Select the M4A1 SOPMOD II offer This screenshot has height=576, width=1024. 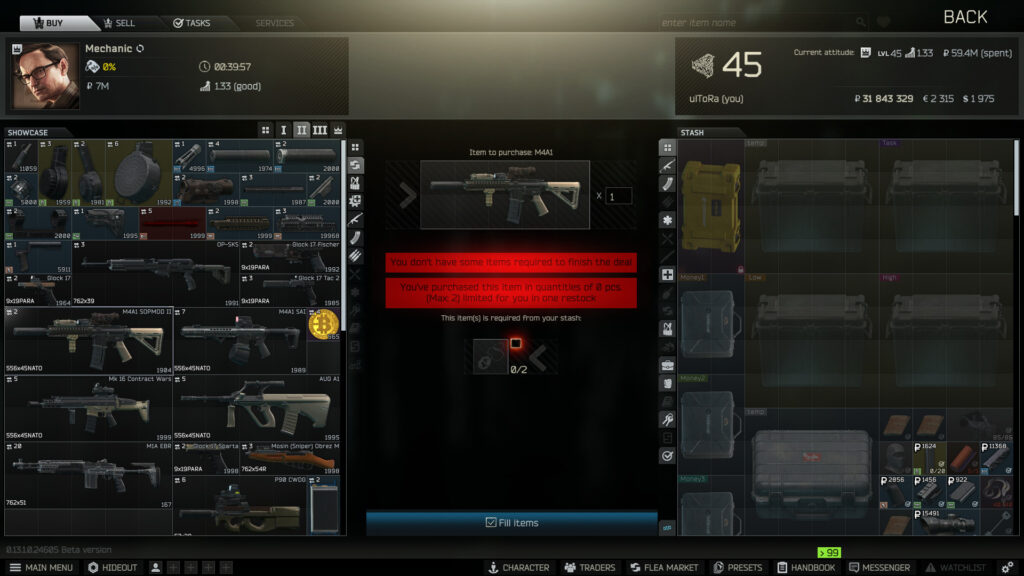(88, 340)
